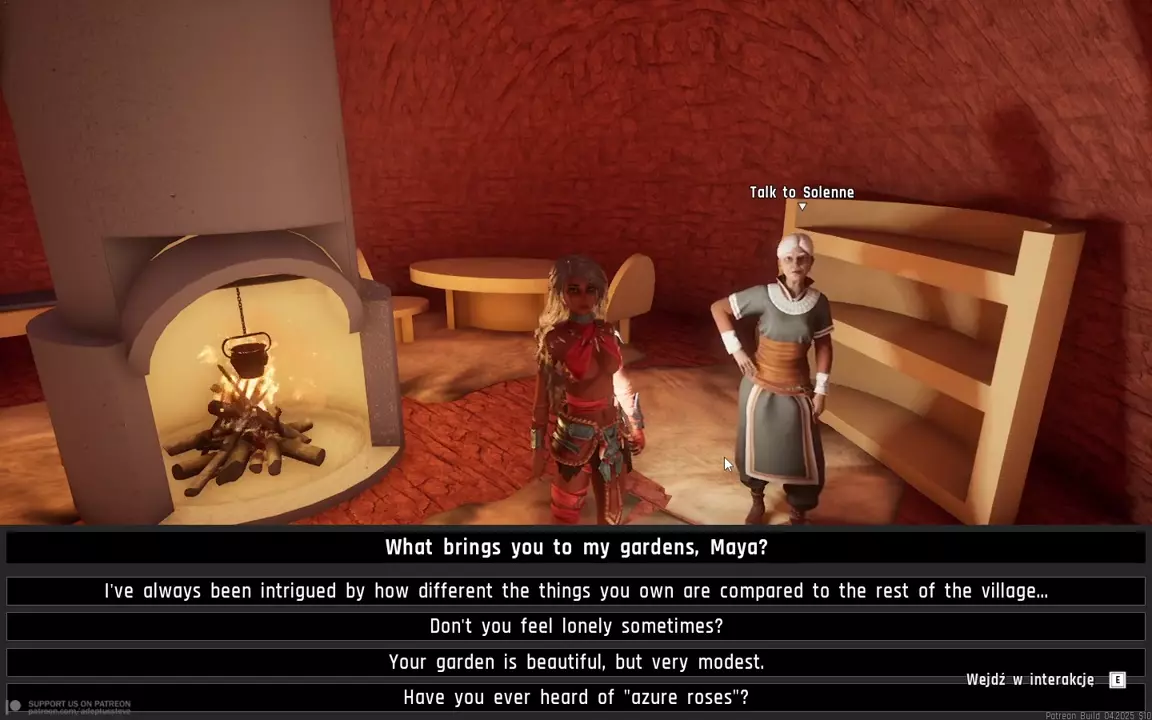Ask "Don't you feel lonely sometimes?"
The height and width of the screenshot is (720, 1152).
click(576, 626)
